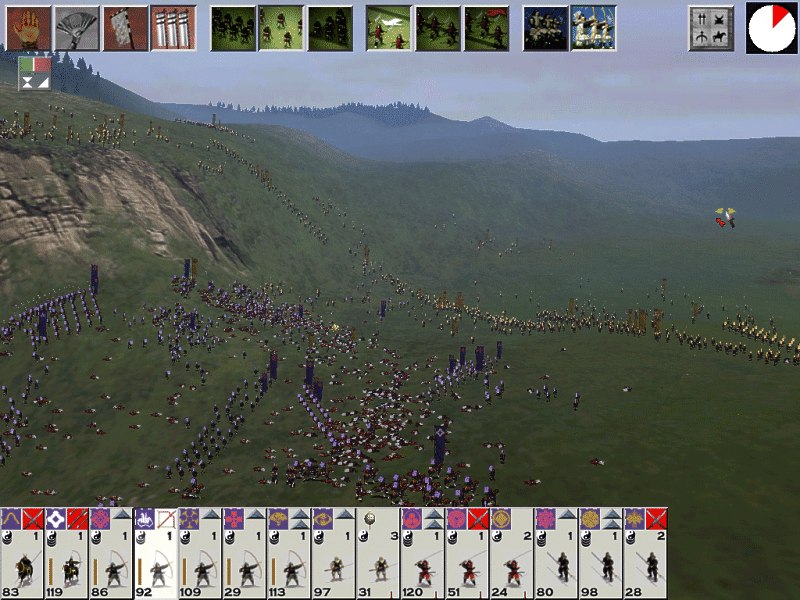Select the dark spearman unit card with 80 men

pos(555,553)
